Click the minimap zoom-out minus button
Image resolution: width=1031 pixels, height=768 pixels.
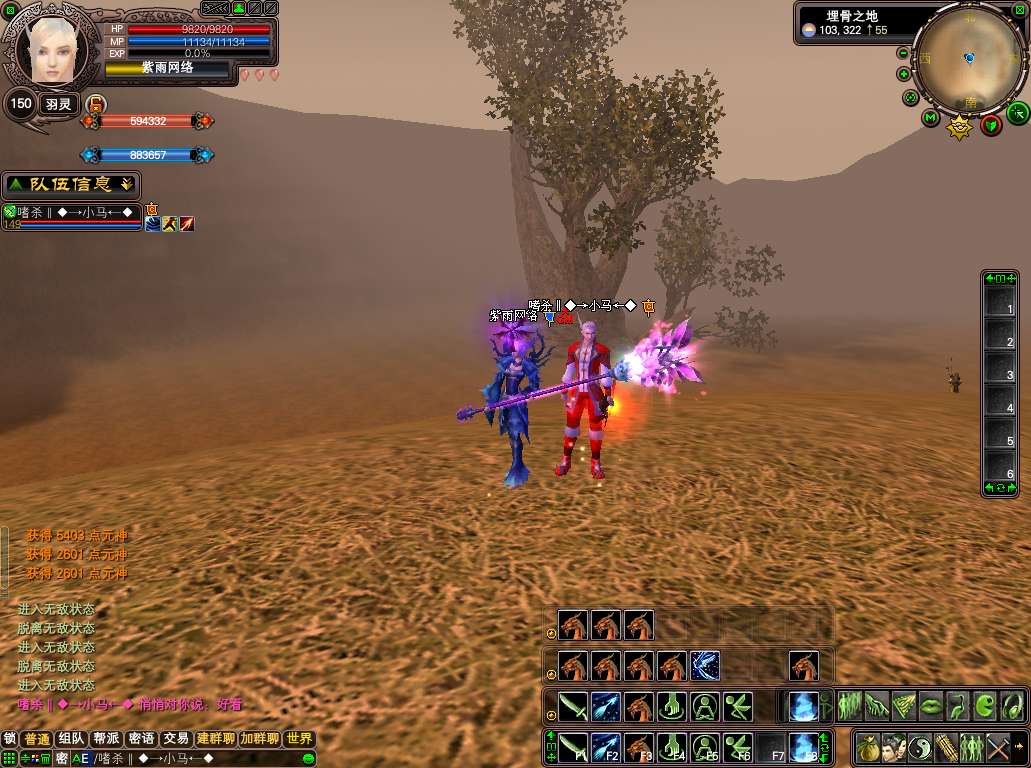tap(904, 53)
